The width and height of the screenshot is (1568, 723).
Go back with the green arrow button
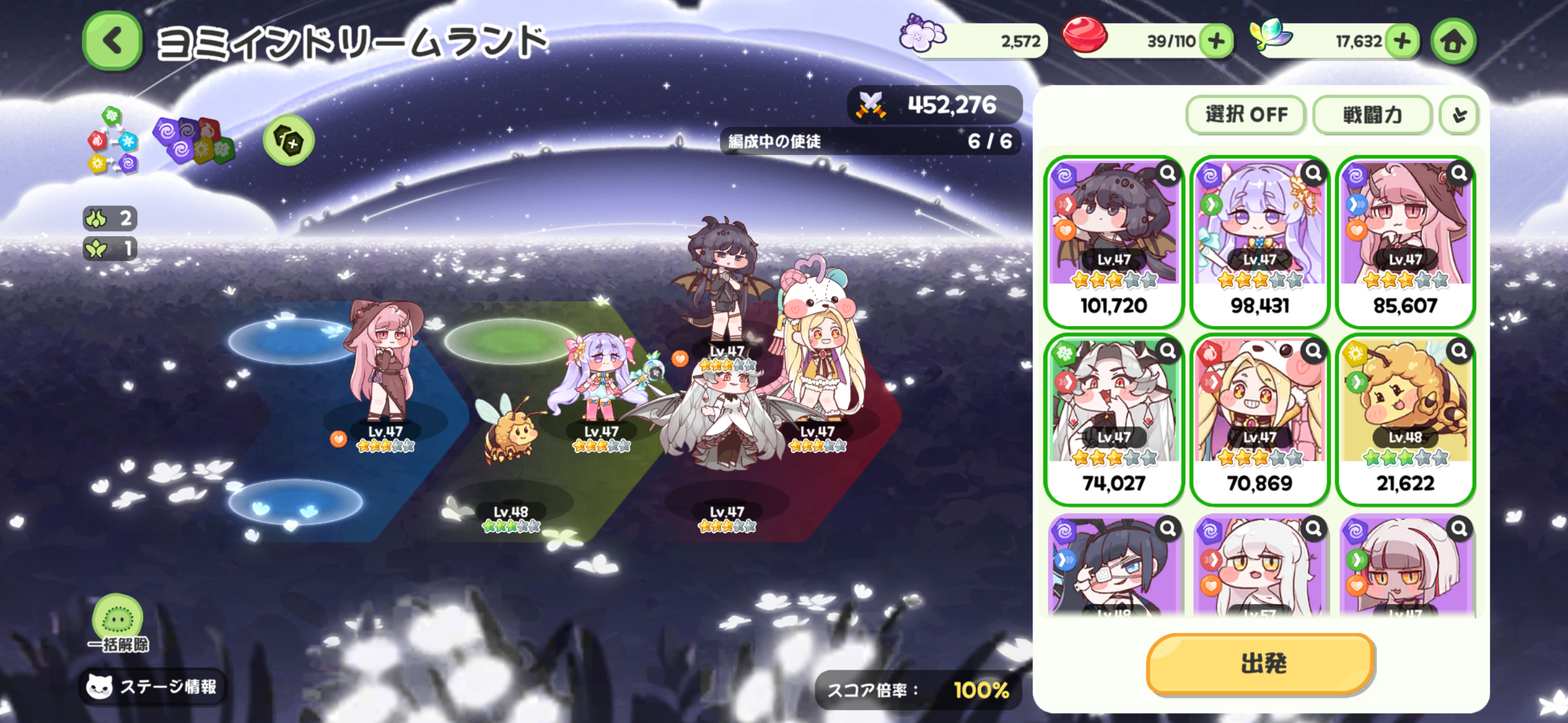pyautogui.click(x=112, y=41)
